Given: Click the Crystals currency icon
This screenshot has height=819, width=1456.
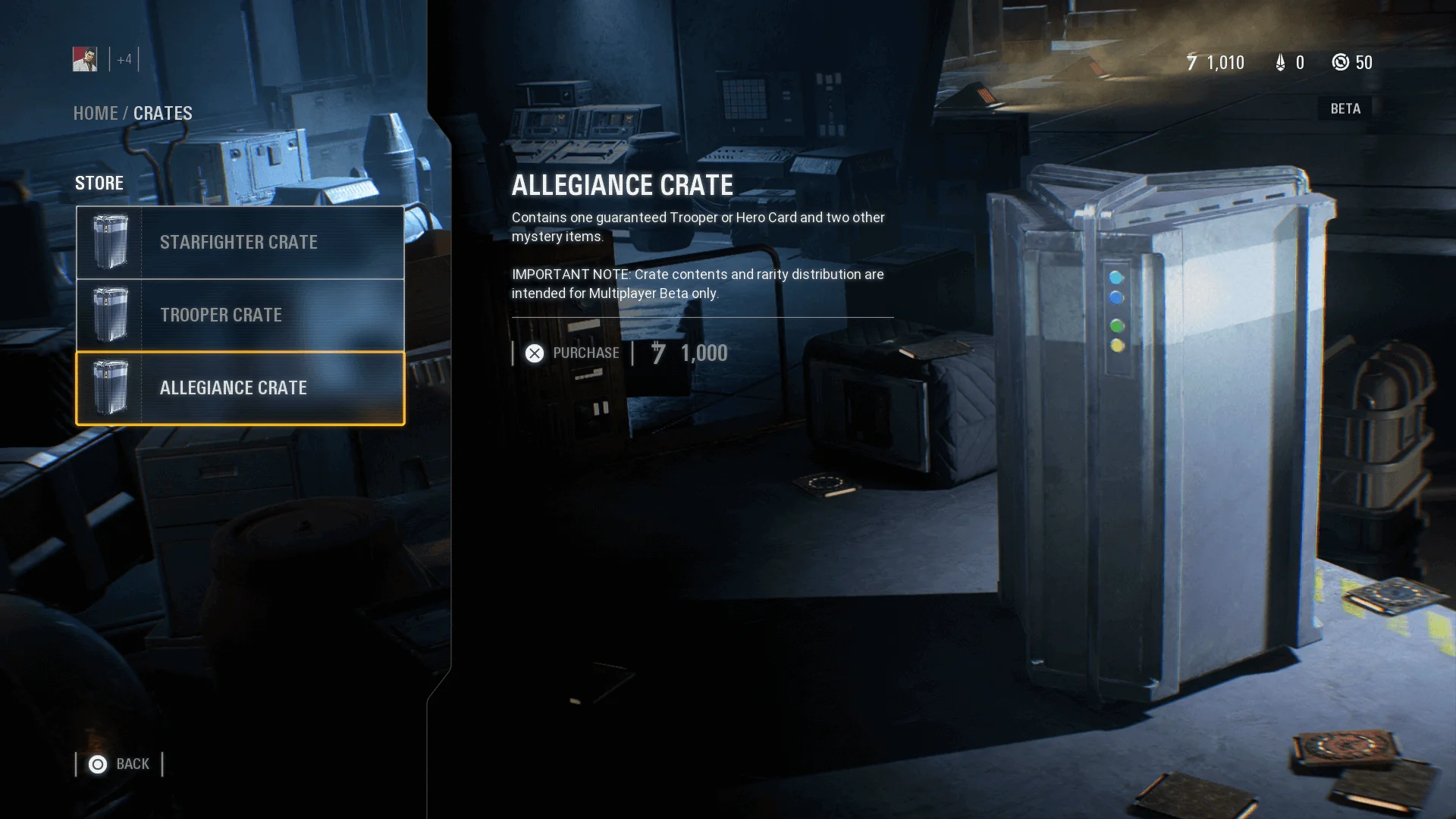Looking at the screenshot, I should point(1281,63).
